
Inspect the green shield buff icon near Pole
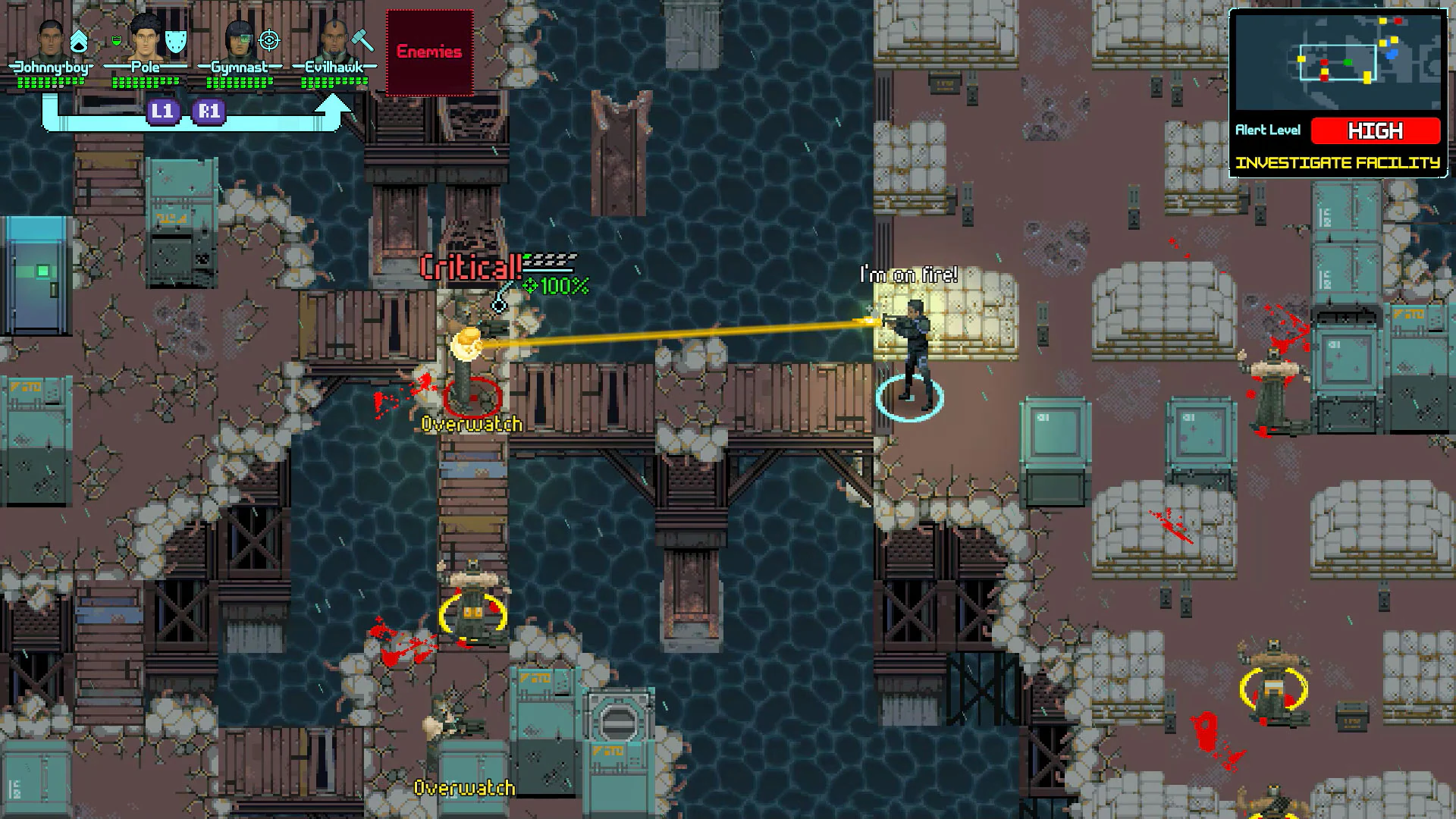(x=116, y=40)
